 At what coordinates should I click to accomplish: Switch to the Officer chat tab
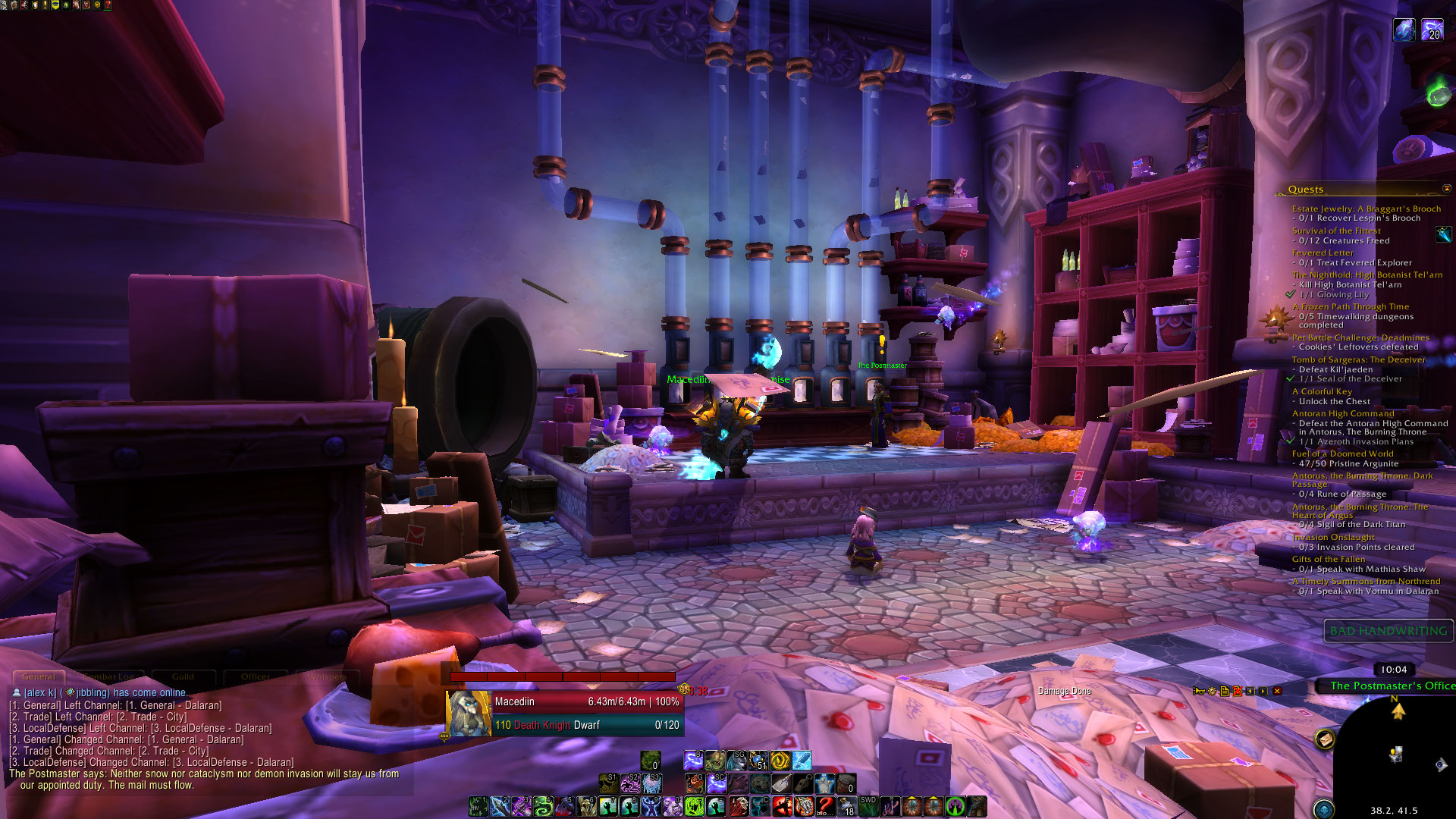point(256,676)
